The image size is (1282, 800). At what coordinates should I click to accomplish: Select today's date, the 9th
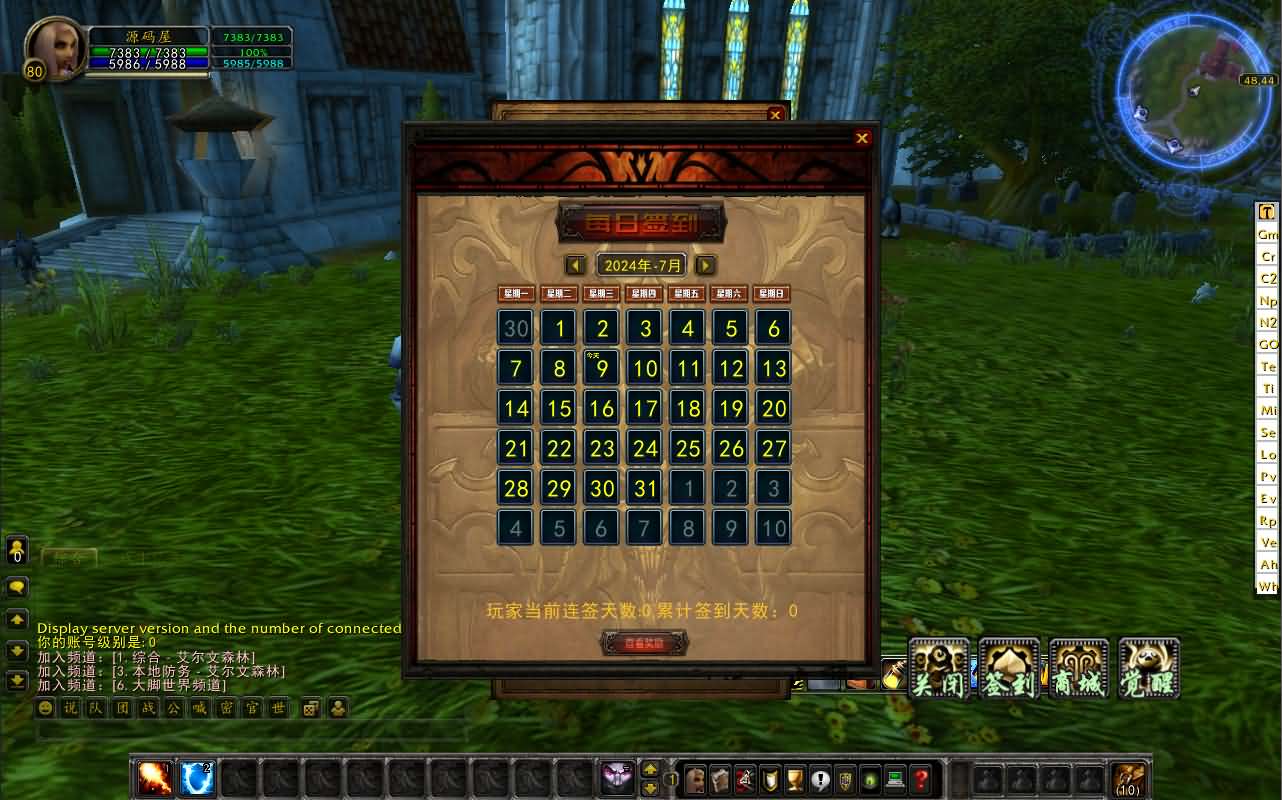point(602,367)
